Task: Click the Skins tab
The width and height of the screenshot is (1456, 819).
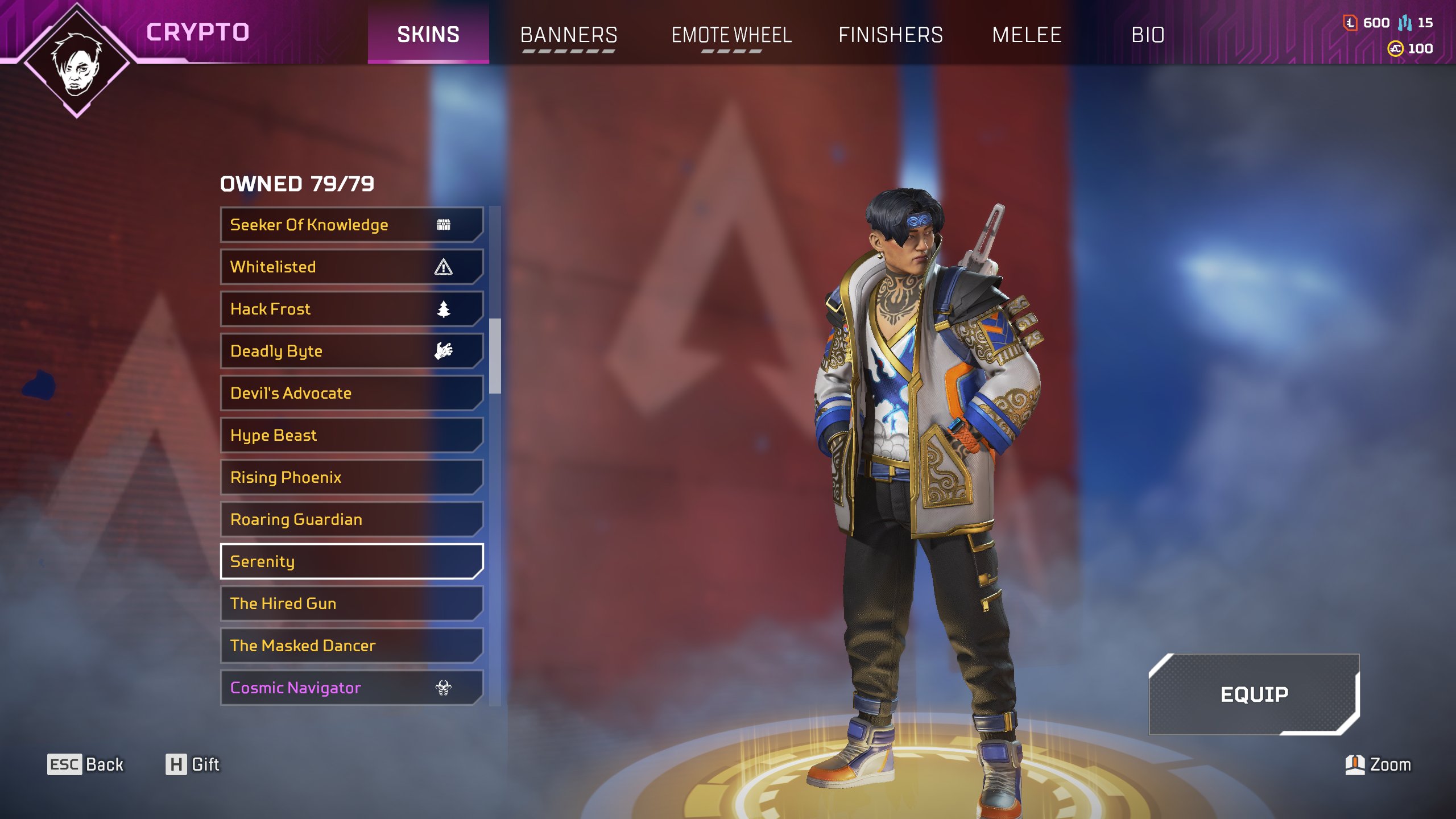Action: click(x=428, y=35)
